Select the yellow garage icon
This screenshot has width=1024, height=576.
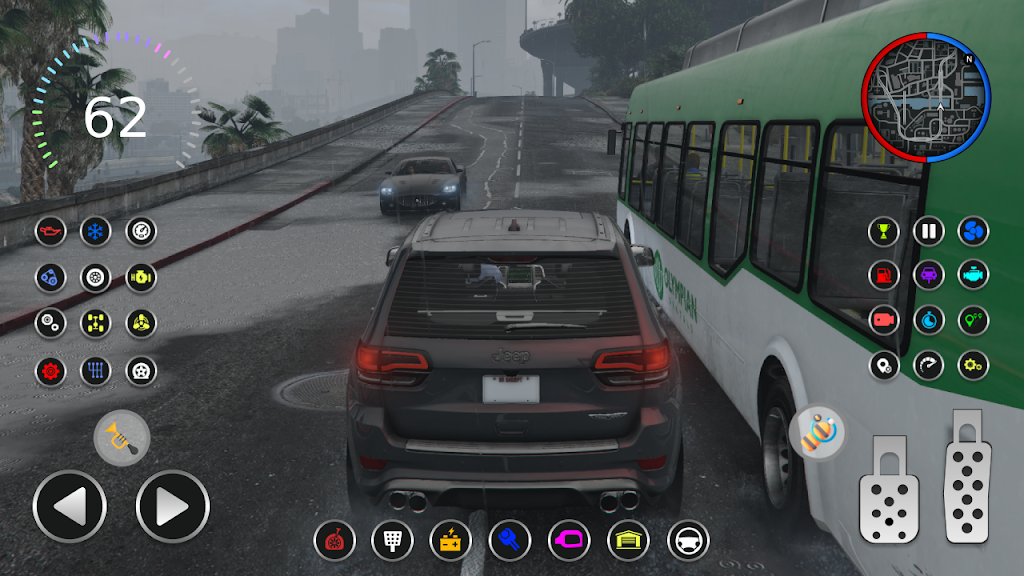tap(628, 541)
